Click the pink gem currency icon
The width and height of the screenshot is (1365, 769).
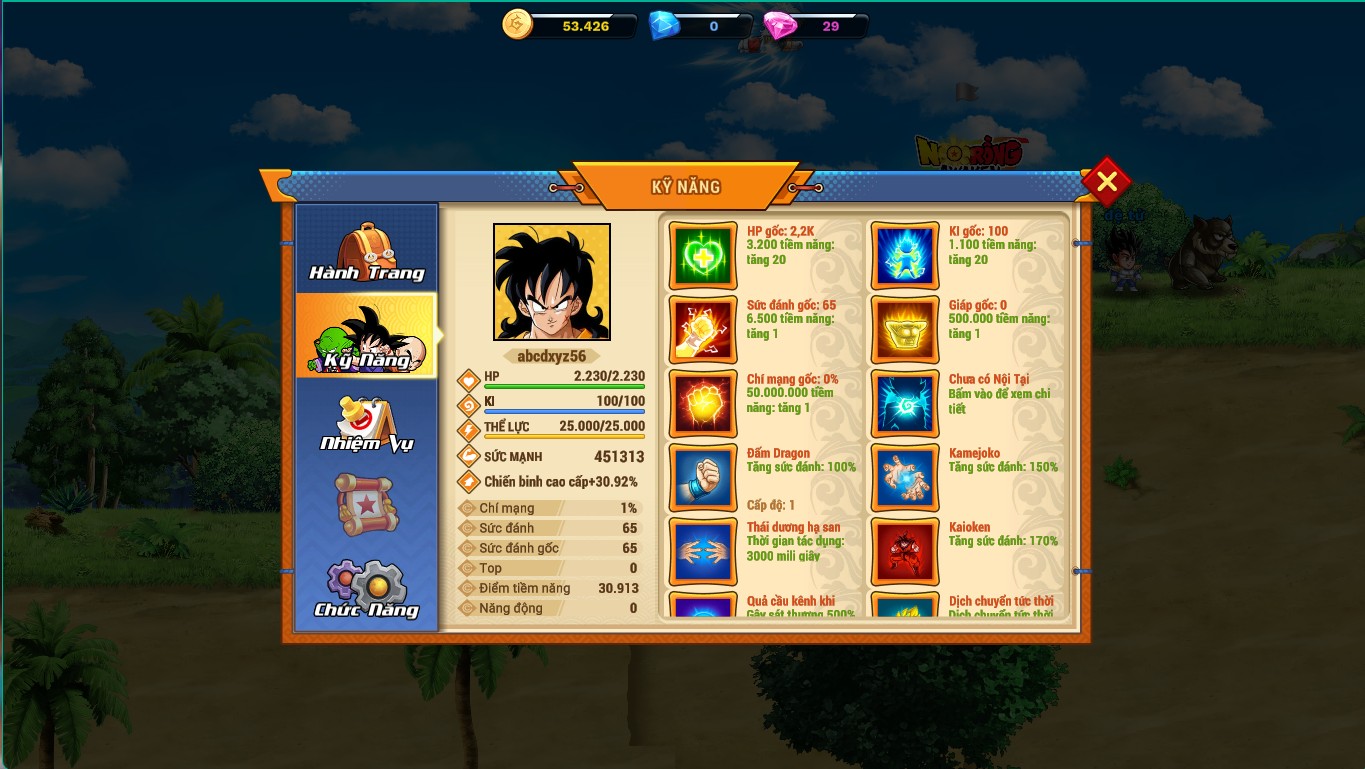(780, 25)
